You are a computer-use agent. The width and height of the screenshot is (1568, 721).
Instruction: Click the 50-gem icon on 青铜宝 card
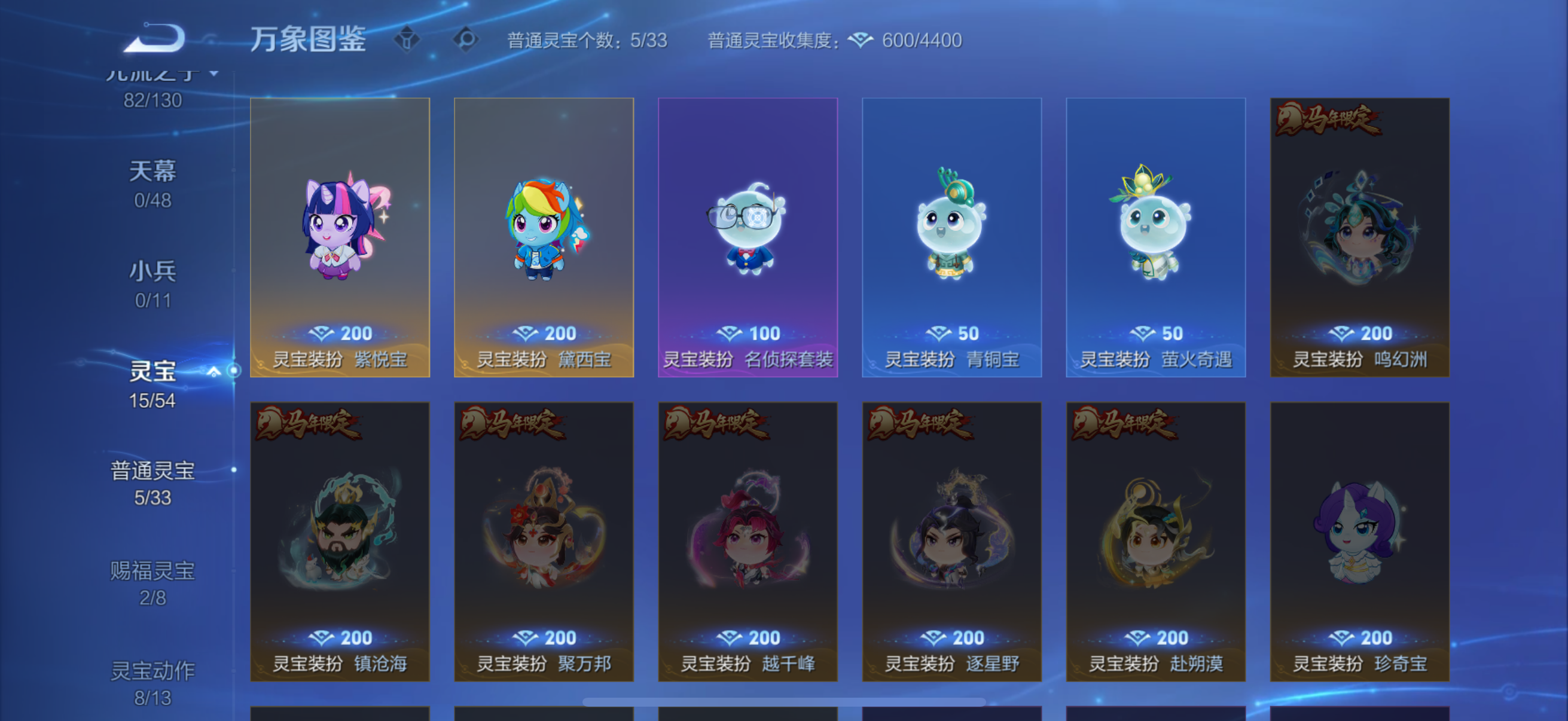tap(939, 334)
